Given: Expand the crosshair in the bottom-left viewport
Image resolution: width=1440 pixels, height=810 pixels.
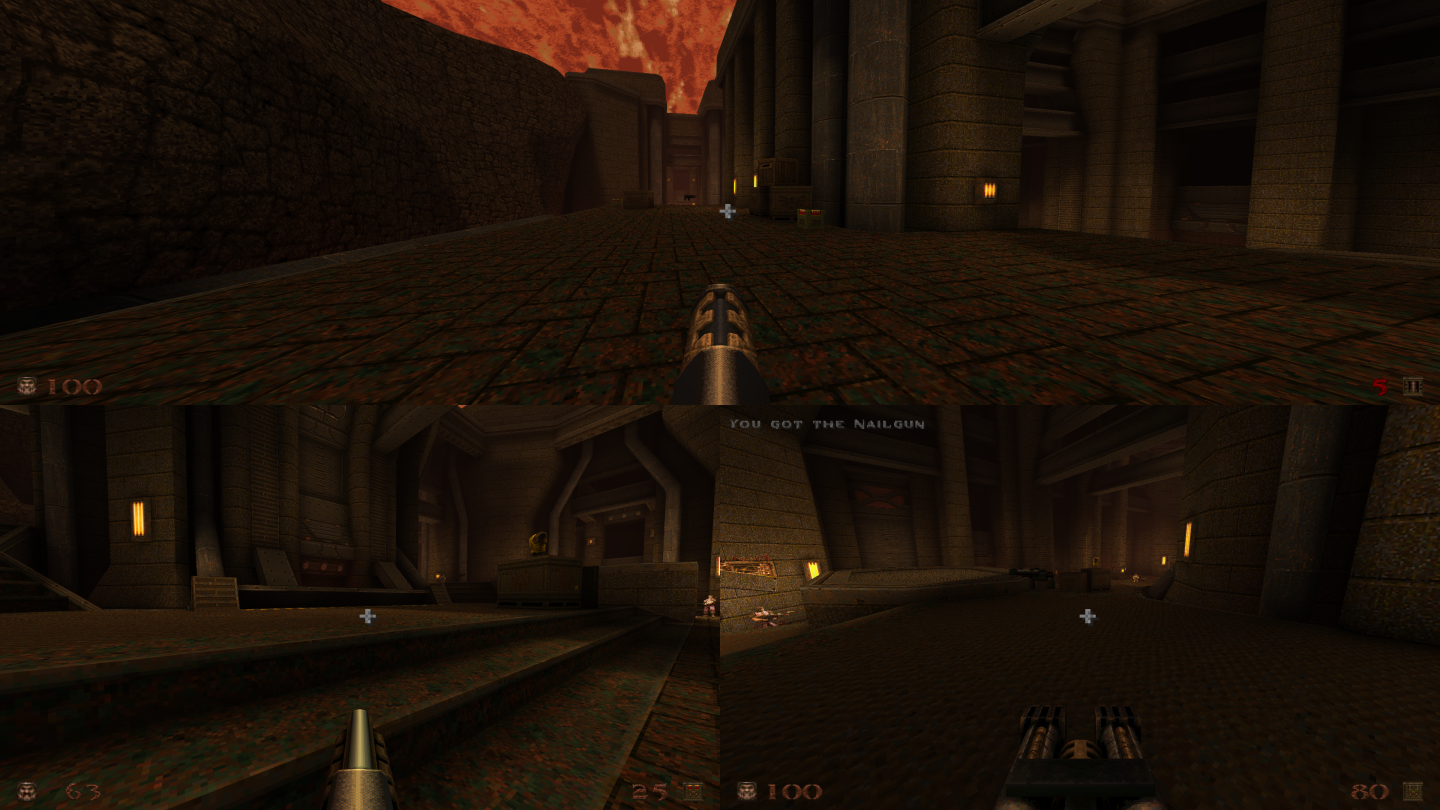Looking at the screenshot, I should (x=366, y=618).
